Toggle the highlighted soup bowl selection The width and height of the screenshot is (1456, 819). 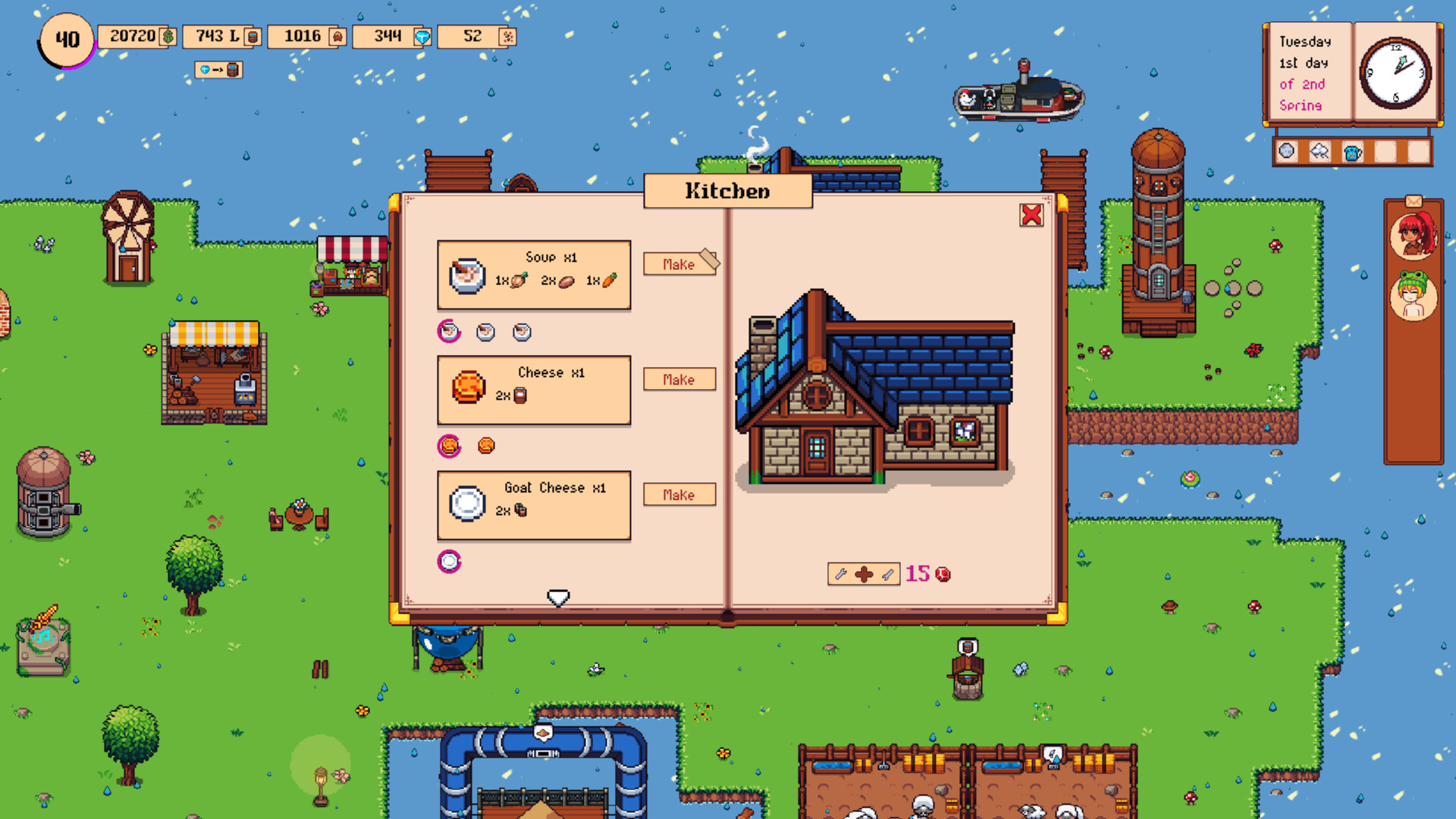(x=450, y=332)
